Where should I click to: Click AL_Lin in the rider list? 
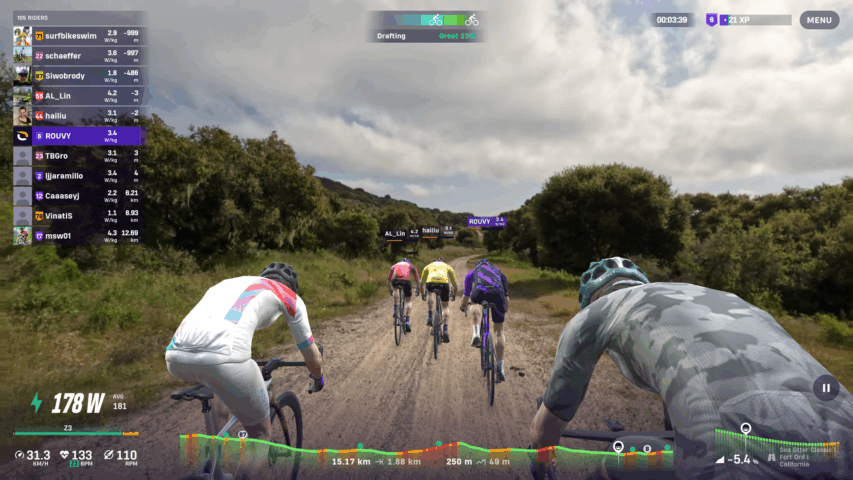coord(78,96)
